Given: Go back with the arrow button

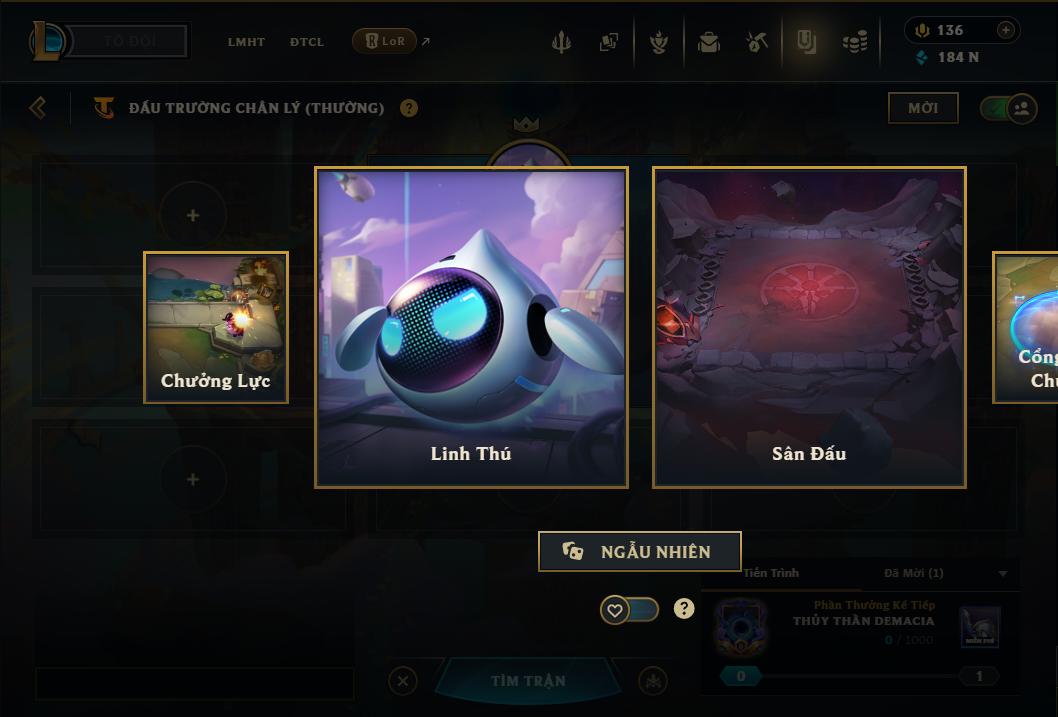Looking at the screenshot, I should coord(38,107).
